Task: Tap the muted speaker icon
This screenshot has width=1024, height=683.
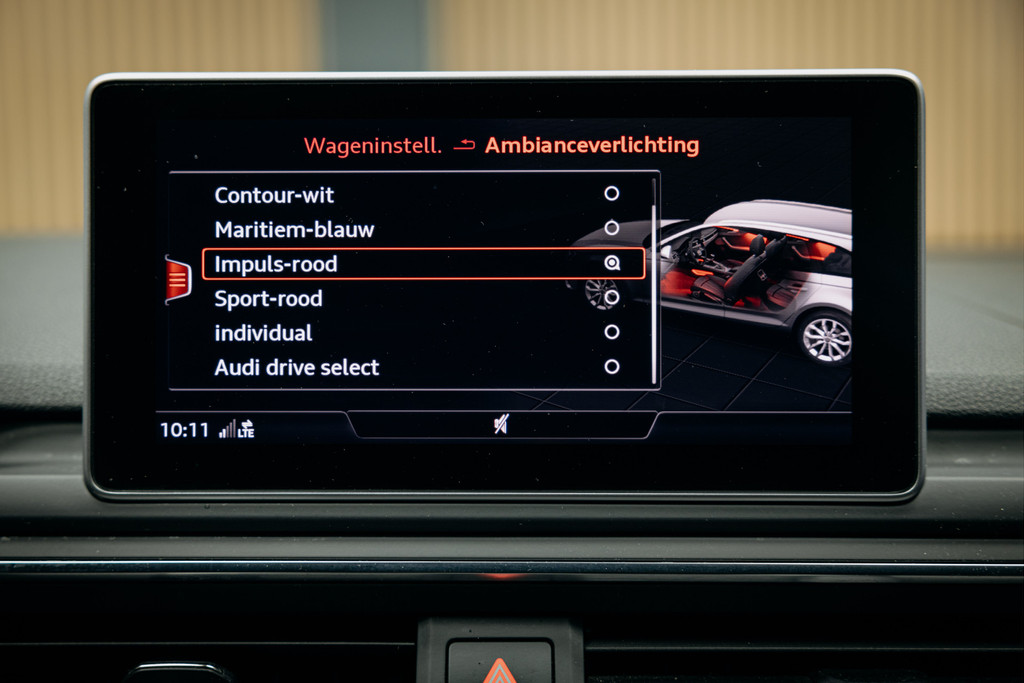Action: [x=501, y=425]
